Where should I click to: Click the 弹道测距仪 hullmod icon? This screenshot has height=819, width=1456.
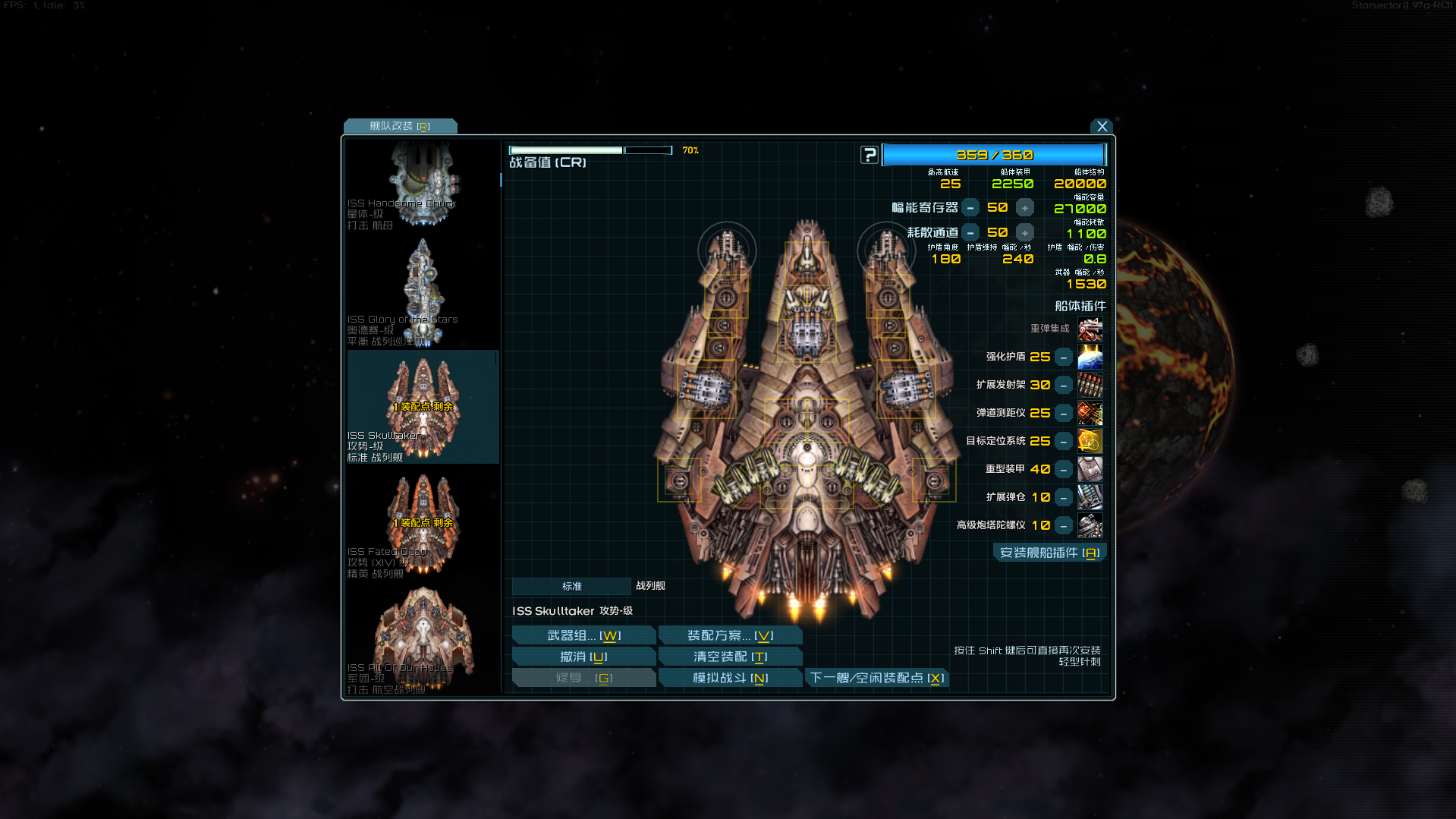[x=1090, y=414]
